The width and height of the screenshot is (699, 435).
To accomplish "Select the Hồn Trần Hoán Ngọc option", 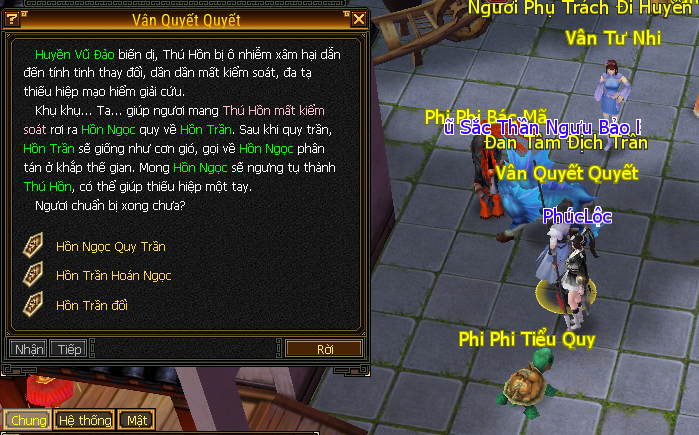I will point(114,275).
